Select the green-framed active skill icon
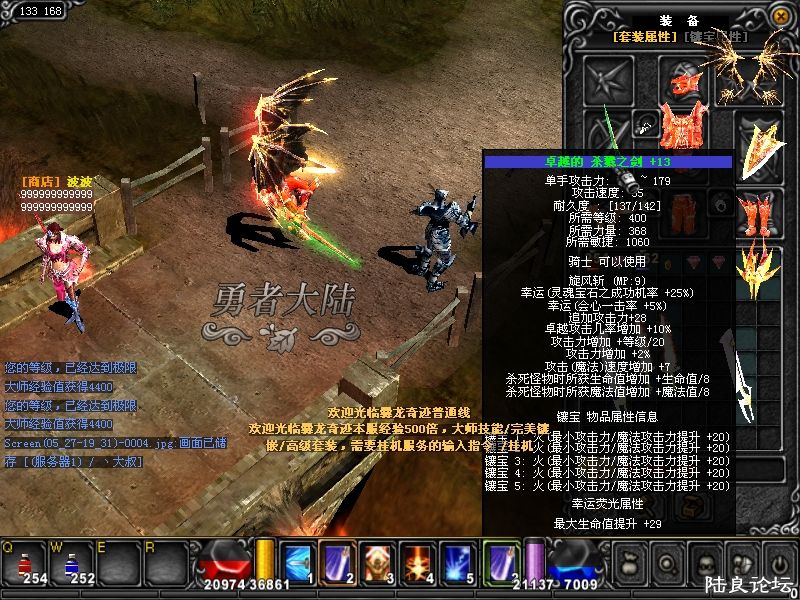 (x=500, y=561)
